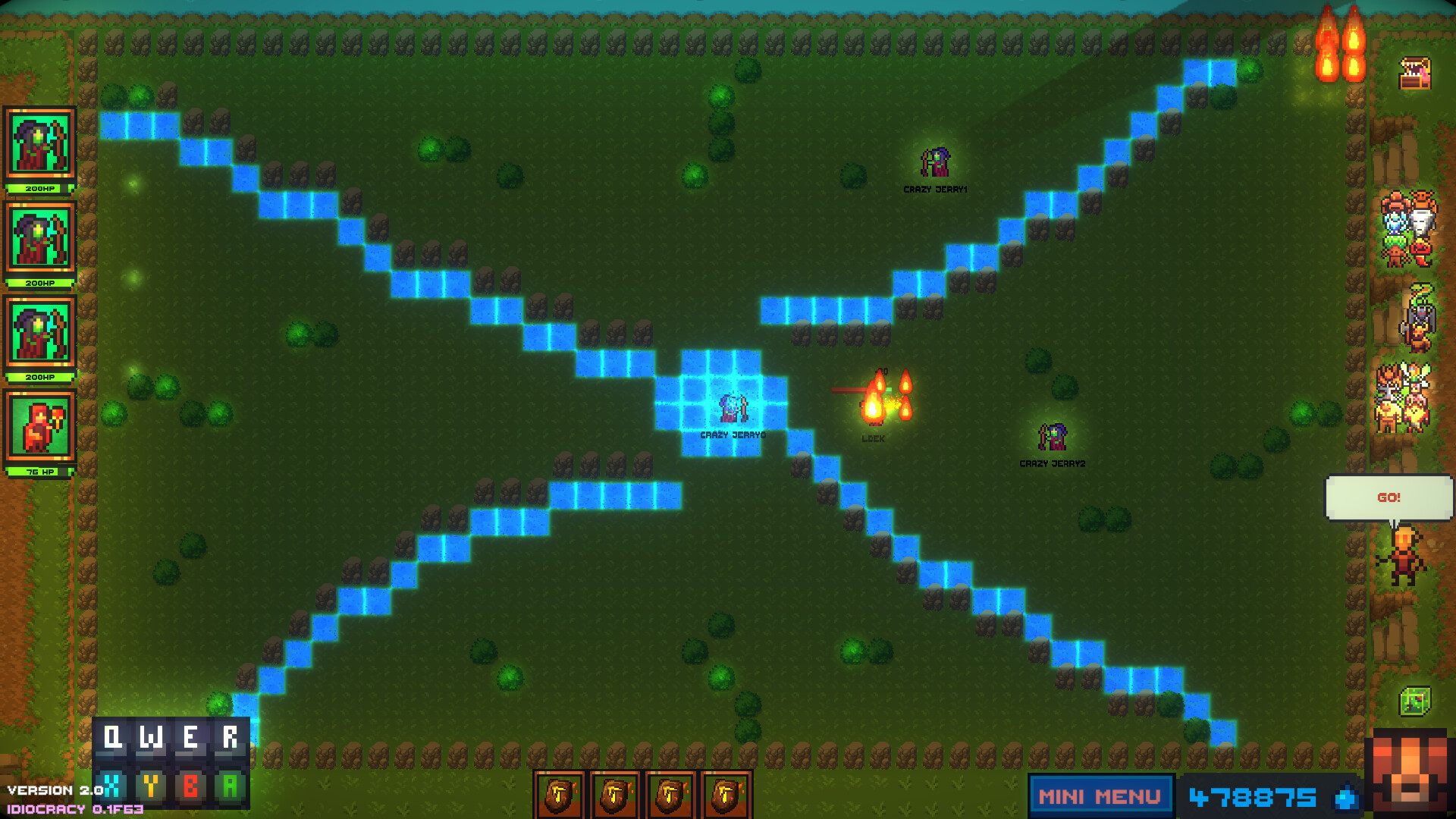This screenshot has width=1456, height=819.
Task: Open the Mini Menu
Action: [1100, 796]
